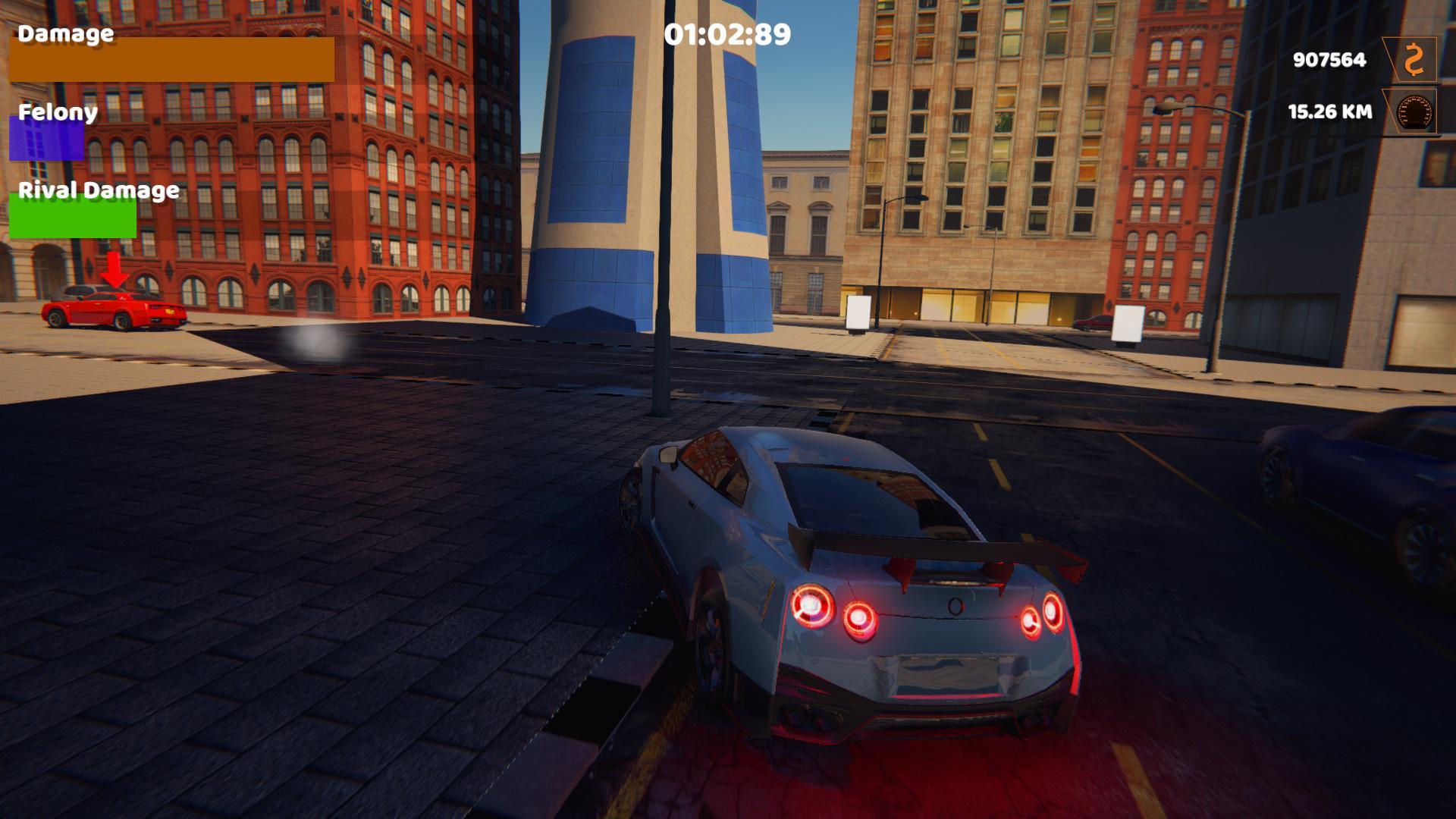The image size is (1456, 819).
Task: Click the speedometer odometer icon
Action: coord(1415,112)
